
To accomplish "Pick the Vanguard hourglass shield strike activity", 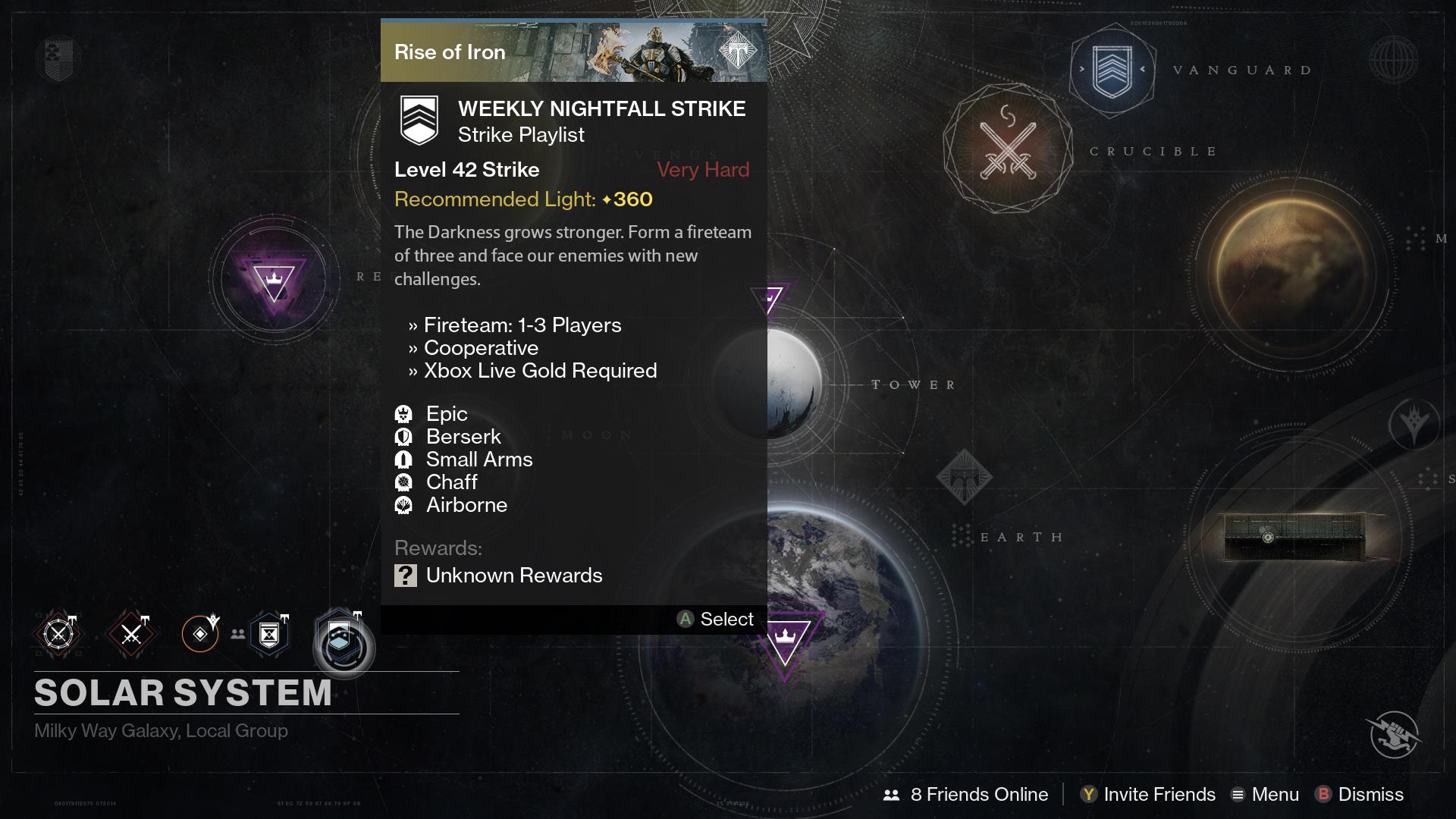I will pyautogui.click(x=269, y=634).
